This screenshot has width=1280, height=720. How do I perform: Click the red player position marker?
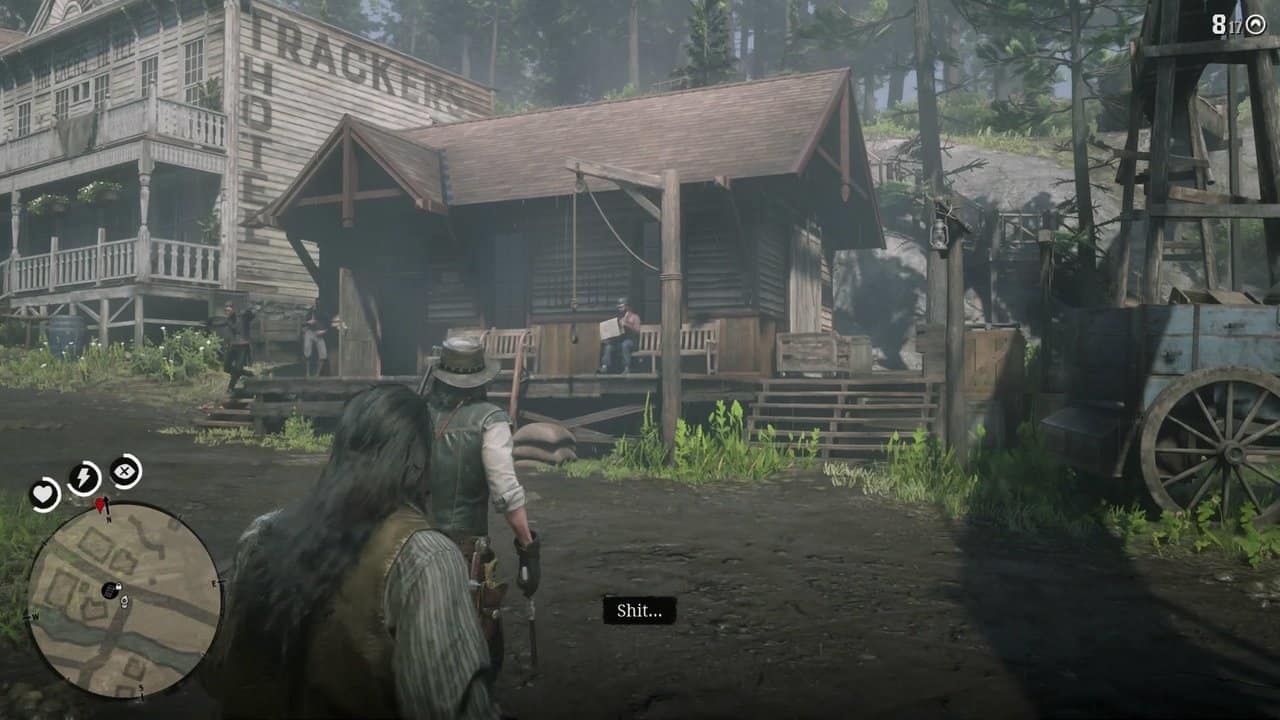[x=100, y=504]
